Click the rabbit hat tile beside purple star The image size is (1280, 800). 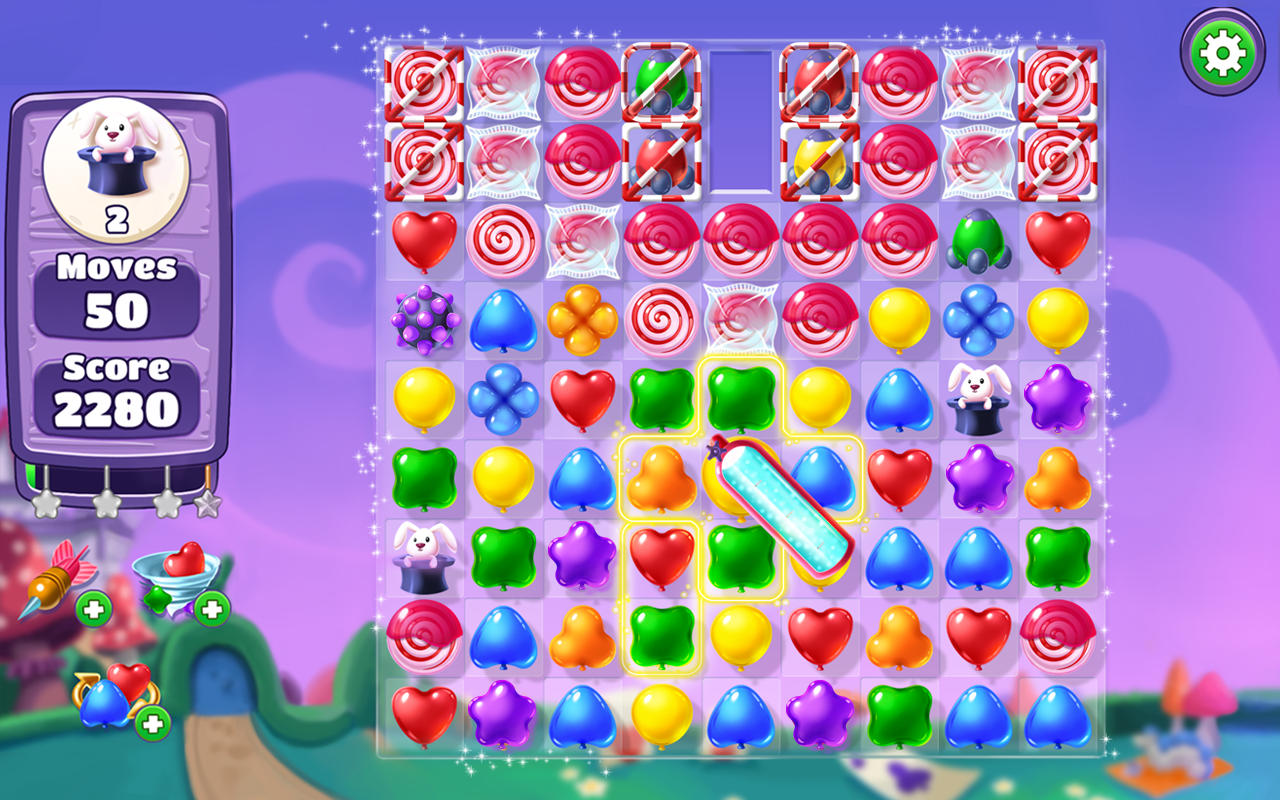pos(978,400)
